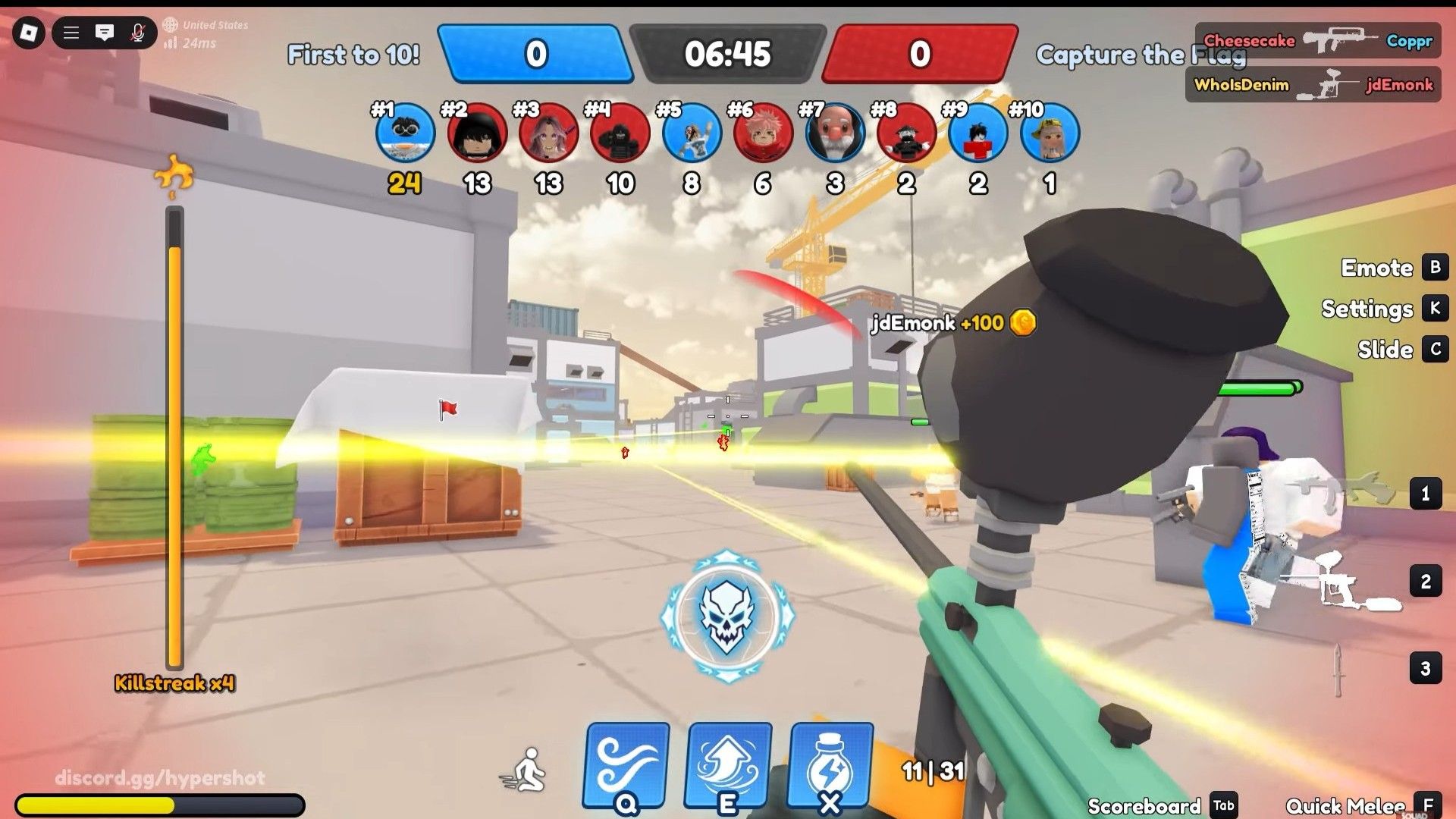This screenshot has width=1456, height=819.
Task: Use the upward jump boost ability
Action: (x=728, y=766)
